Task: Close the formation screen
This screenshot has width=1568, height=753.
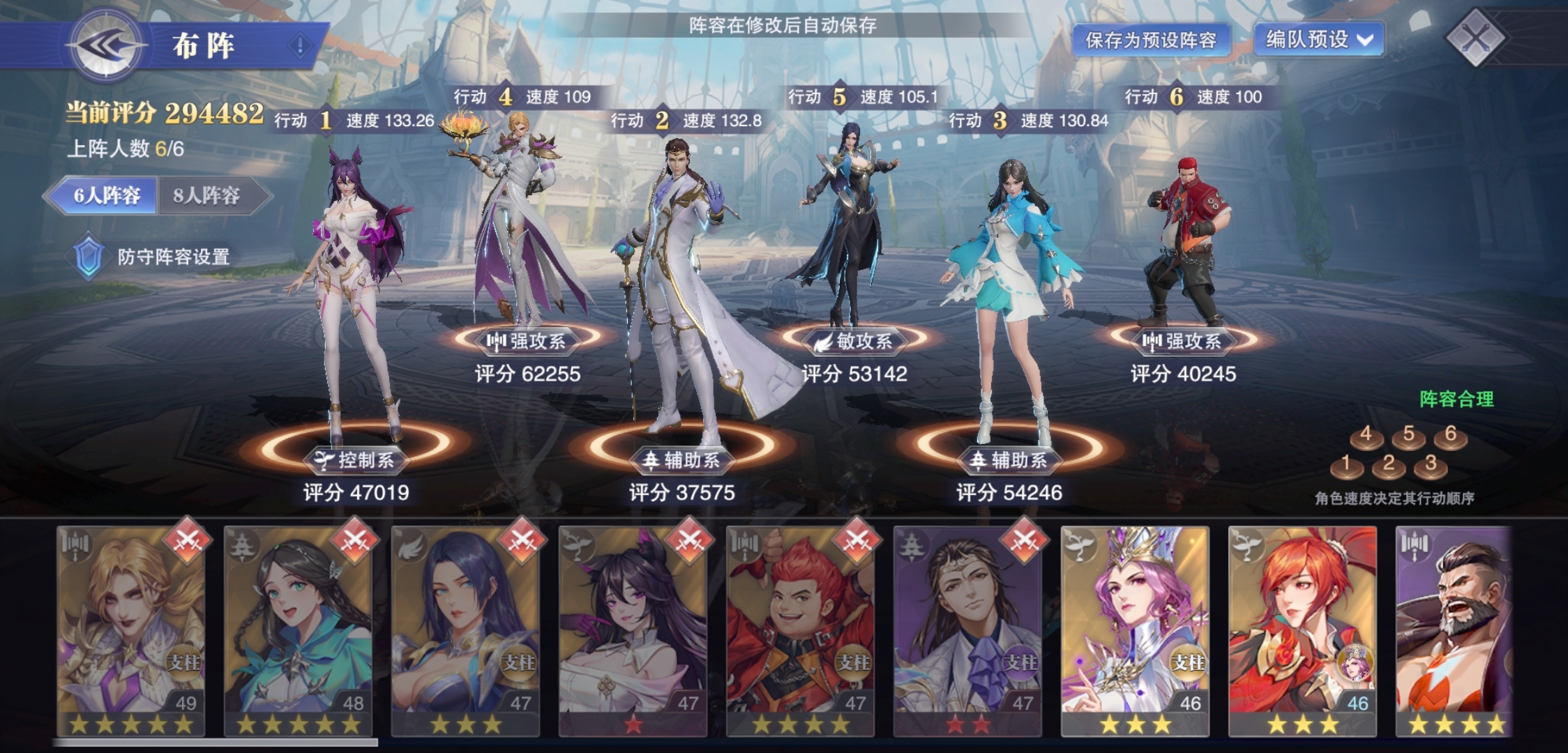Action: point(1475,38)
